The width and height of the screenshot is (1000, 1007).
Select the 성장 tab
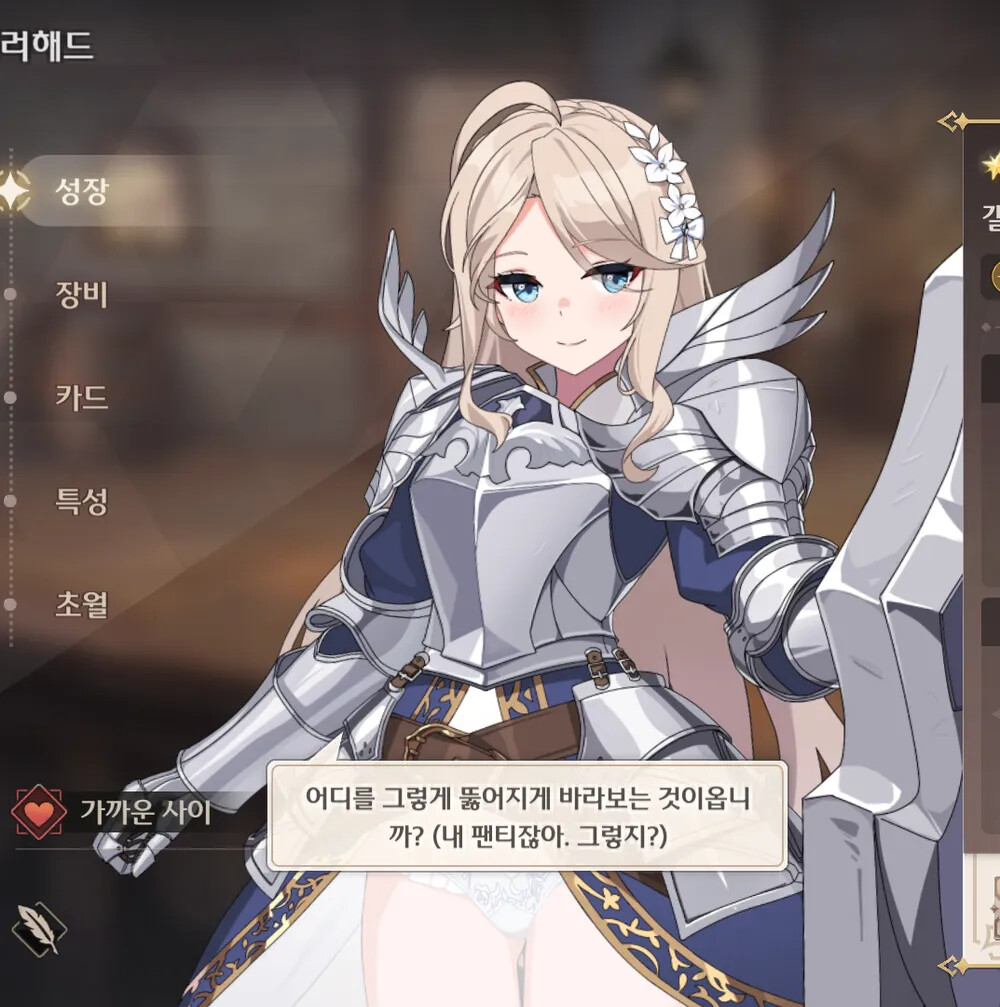coord(82,190)
